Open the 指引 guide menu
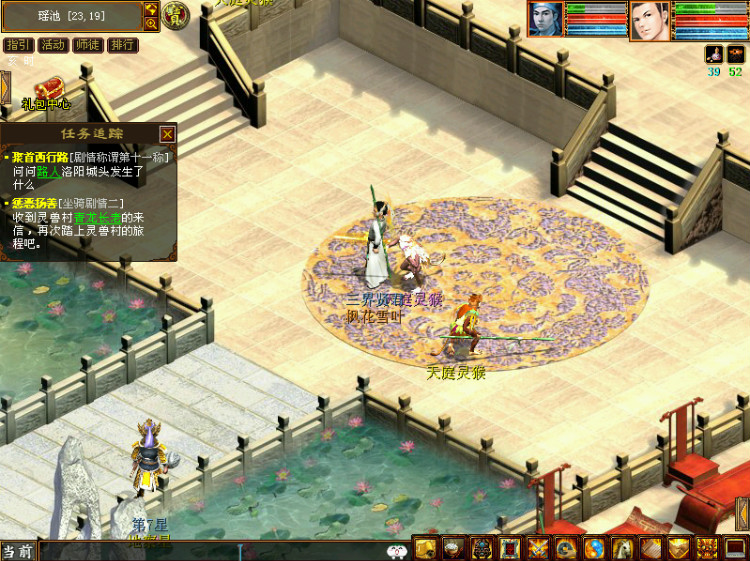750x561 pixels. 18,45
